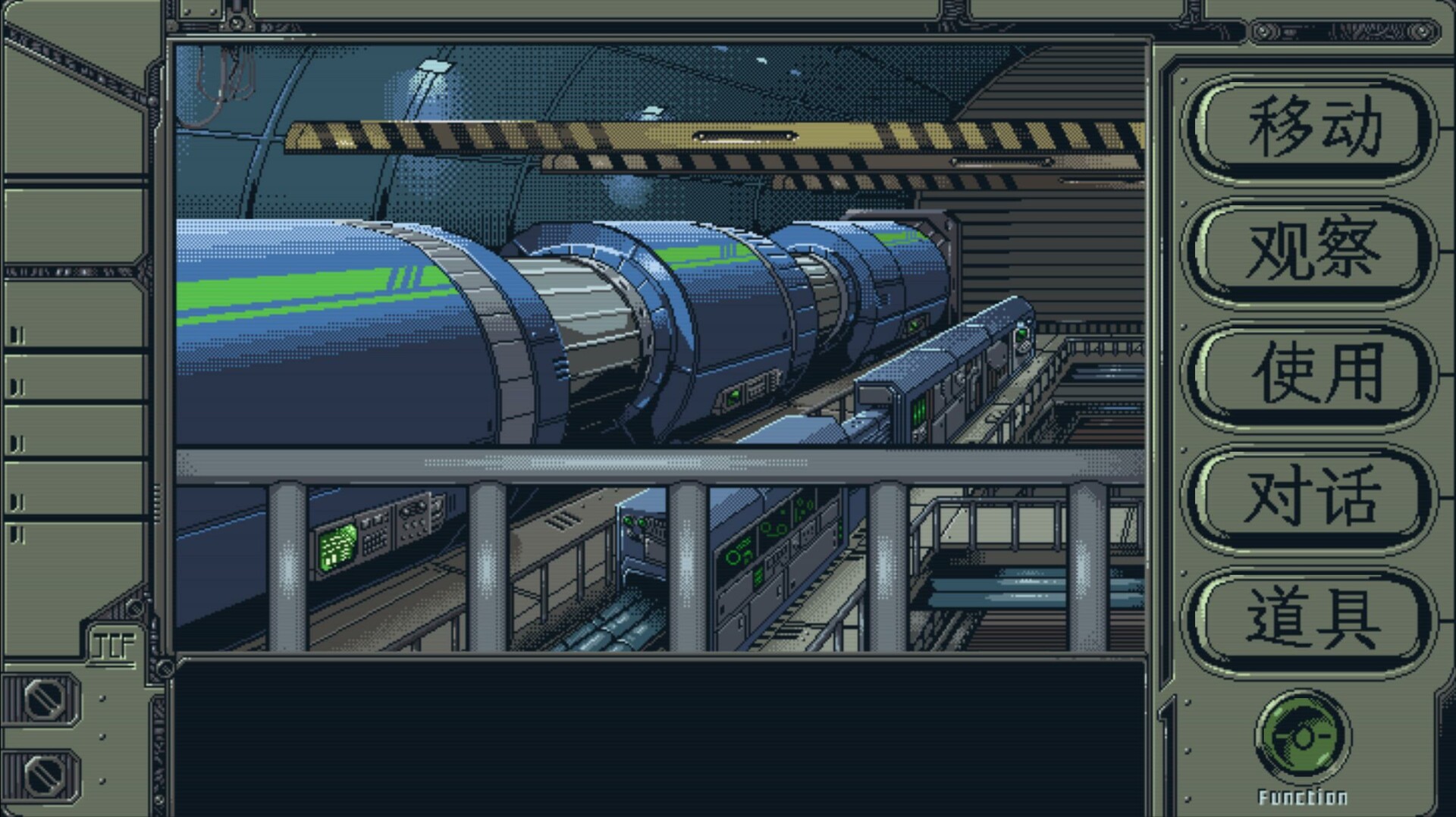Select the 移动 (Move) command
Viewport: 1456px width, 817px height.
click(1307, 126)
